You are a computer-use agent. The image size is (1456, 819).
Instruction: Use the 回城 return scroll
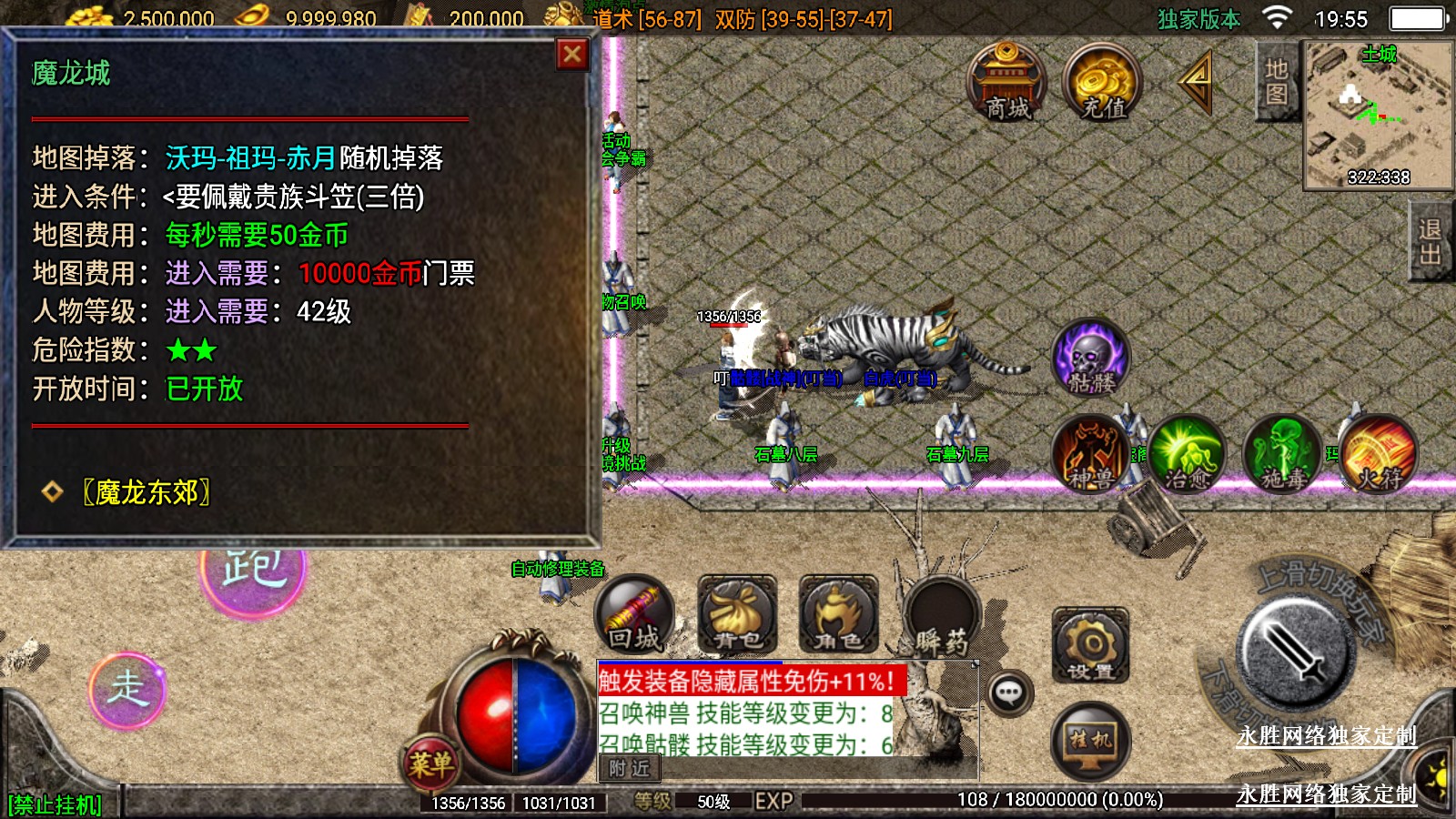pyautogui.click(x=634, y=615)
